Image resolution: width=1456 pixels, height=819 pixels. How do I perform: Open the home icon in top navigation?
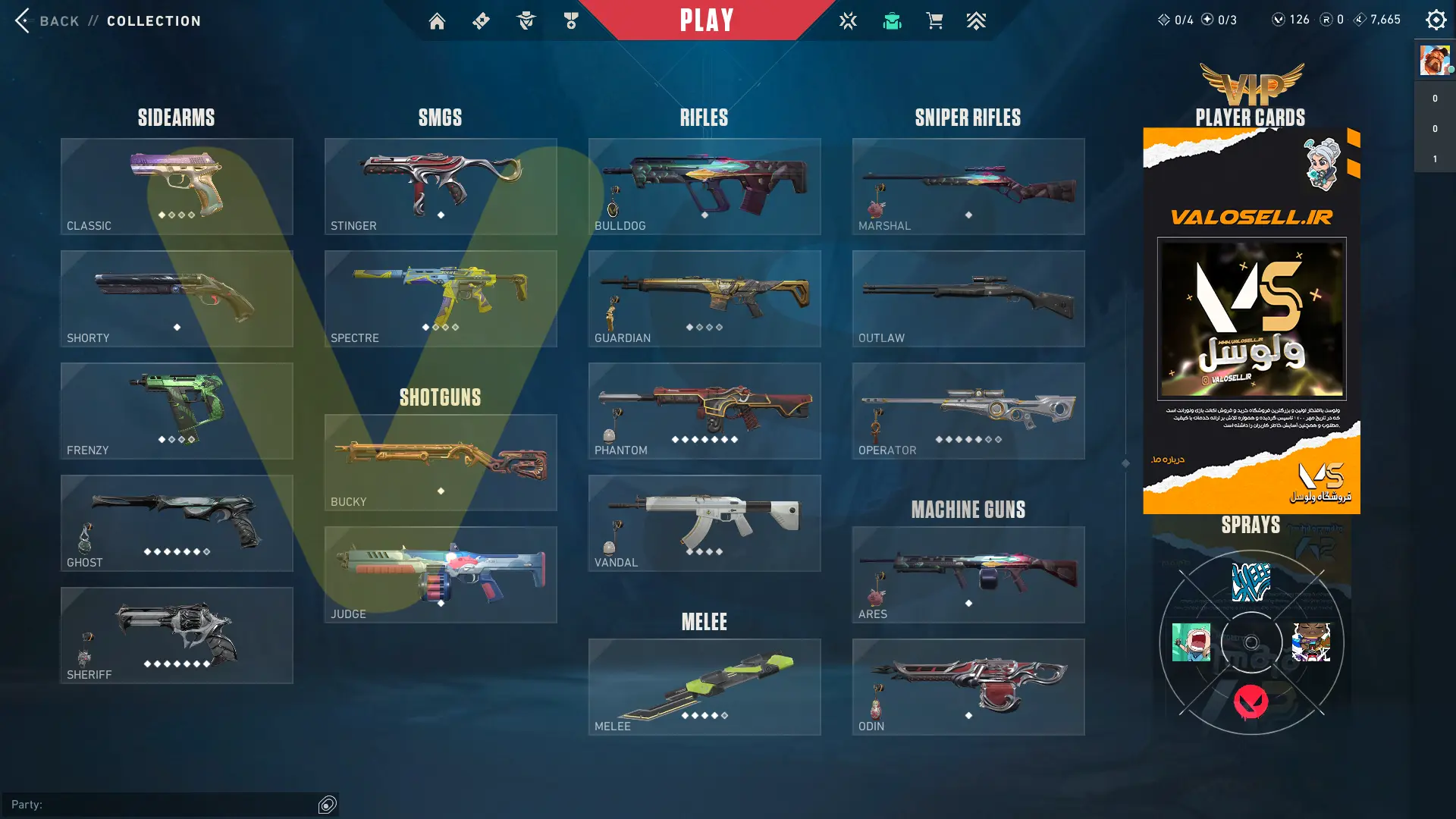pos(437,21)
